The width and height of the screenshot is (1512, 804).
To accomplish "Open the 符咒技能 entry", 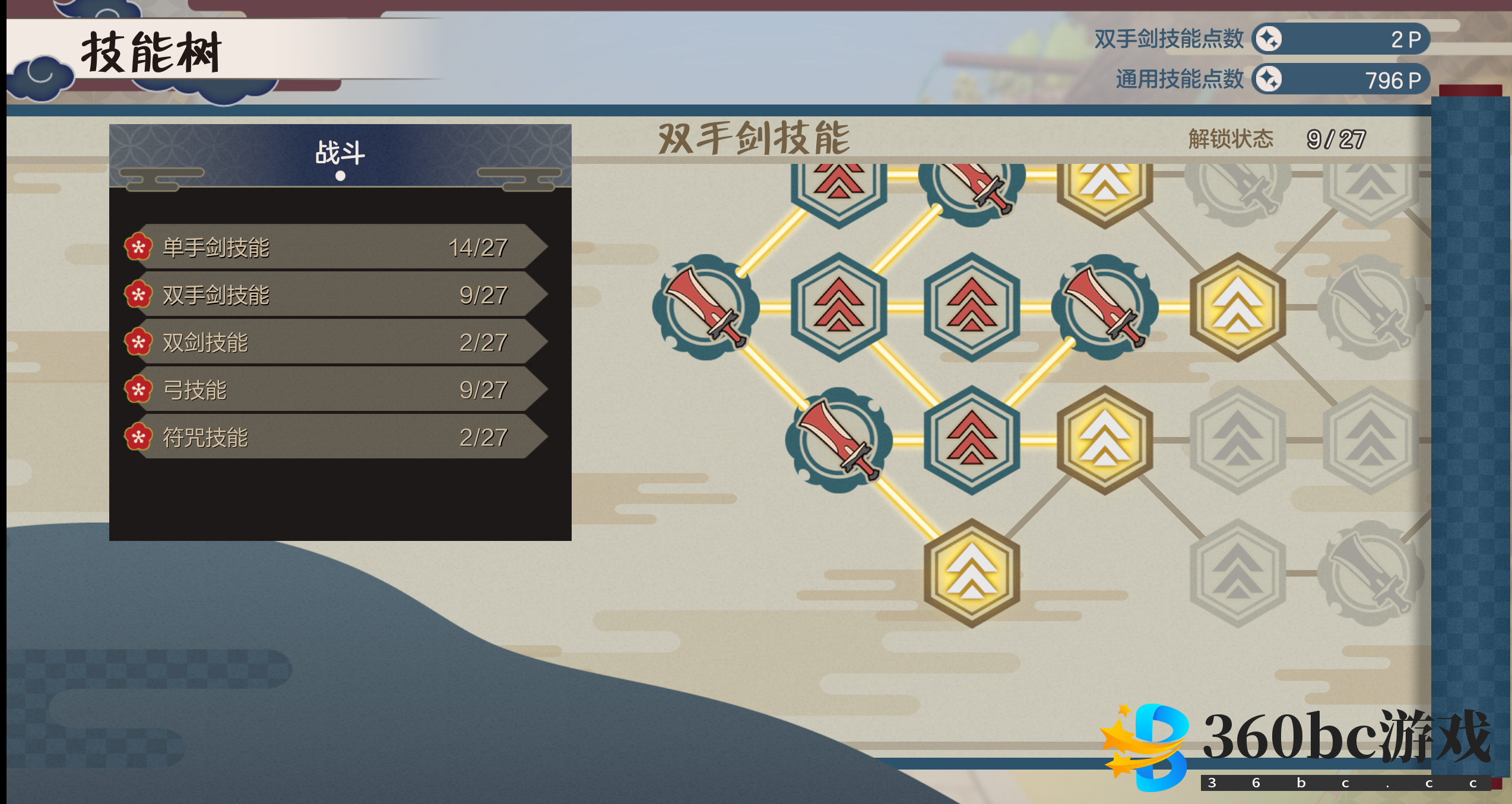I will [335, 437].
